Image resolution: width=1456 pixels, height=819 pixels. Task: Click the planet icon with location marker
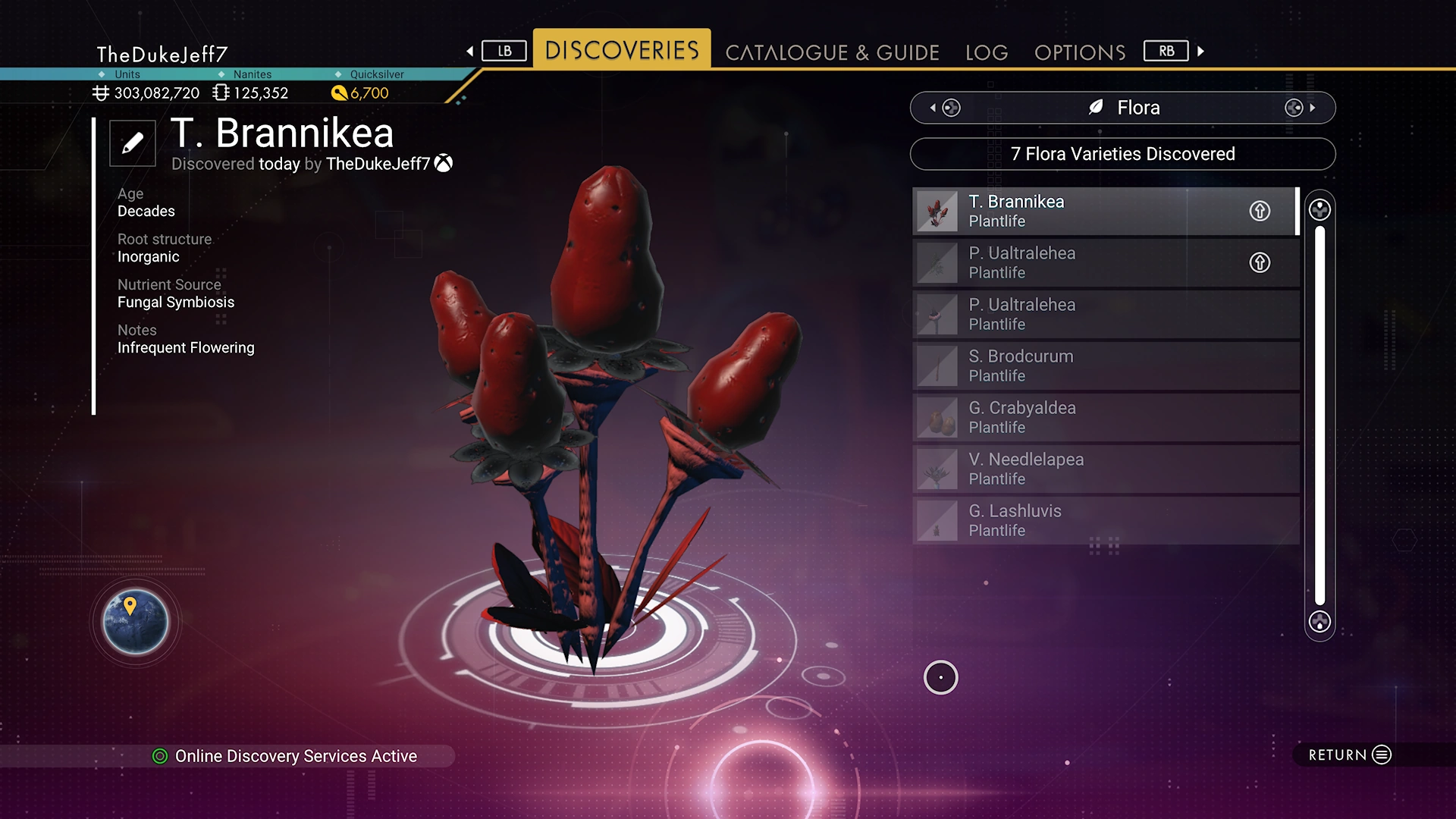coord(136,622)
